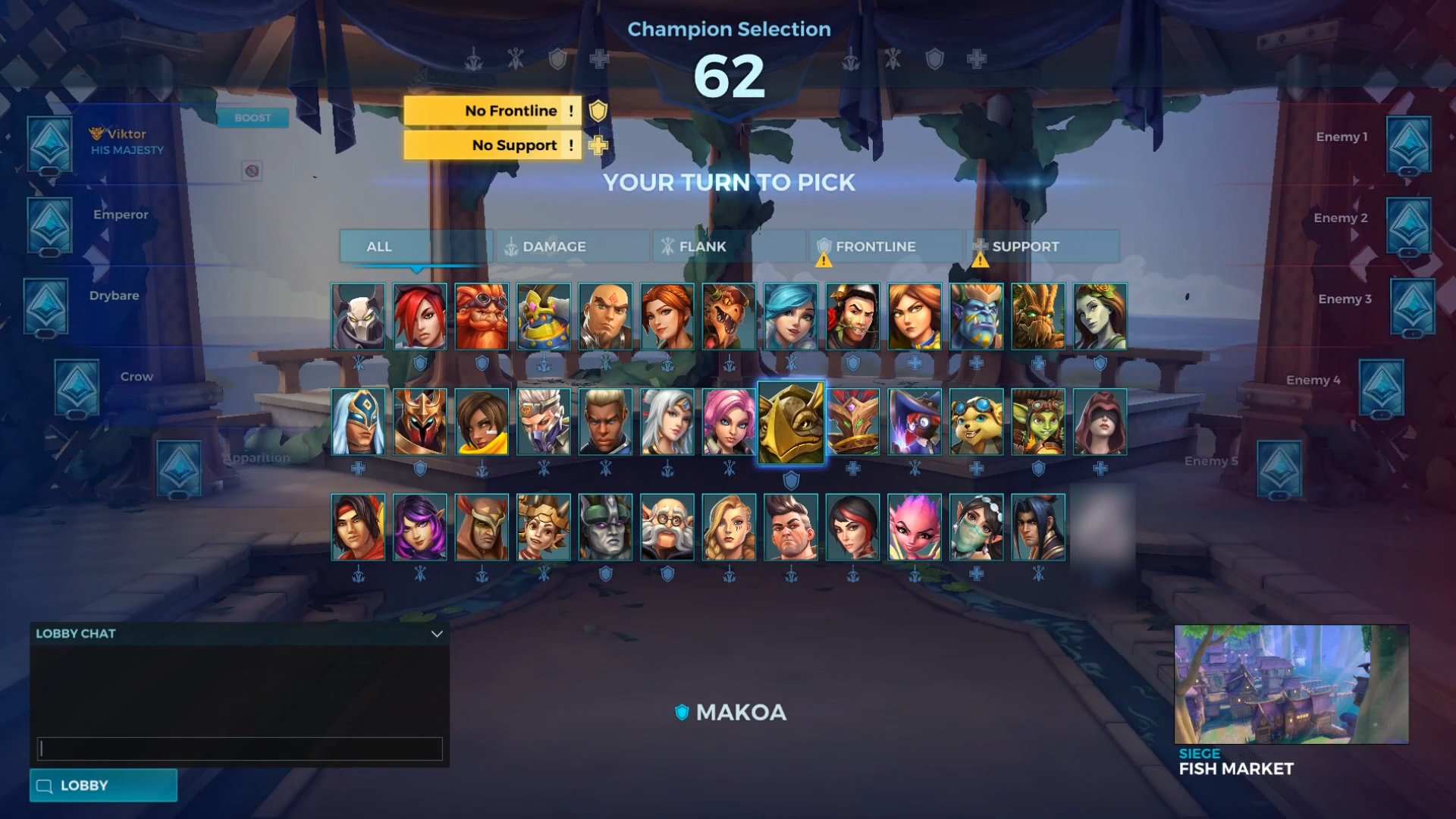Screen dimensions: 1456x819
Task: Switch to the DAMAGE filter tab
Action: [x=571, y=246]
